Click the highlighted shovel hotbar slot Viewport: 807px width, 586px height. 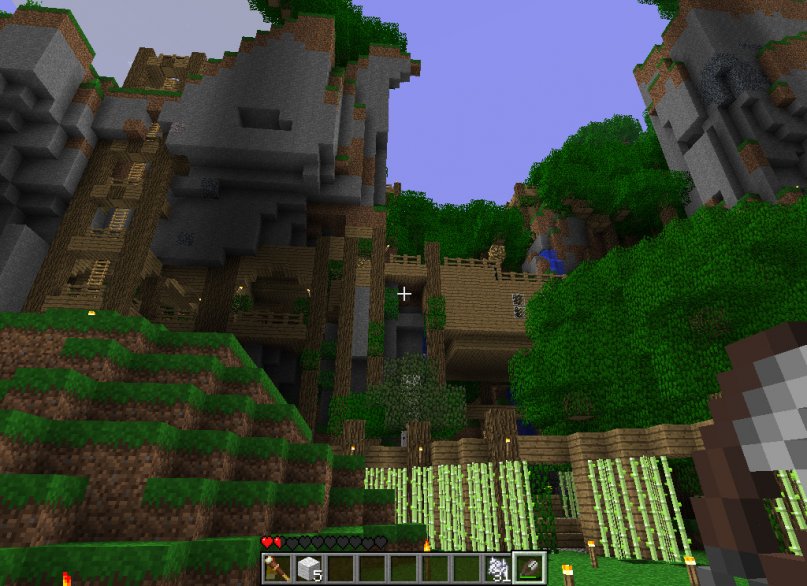click(530, 568)
